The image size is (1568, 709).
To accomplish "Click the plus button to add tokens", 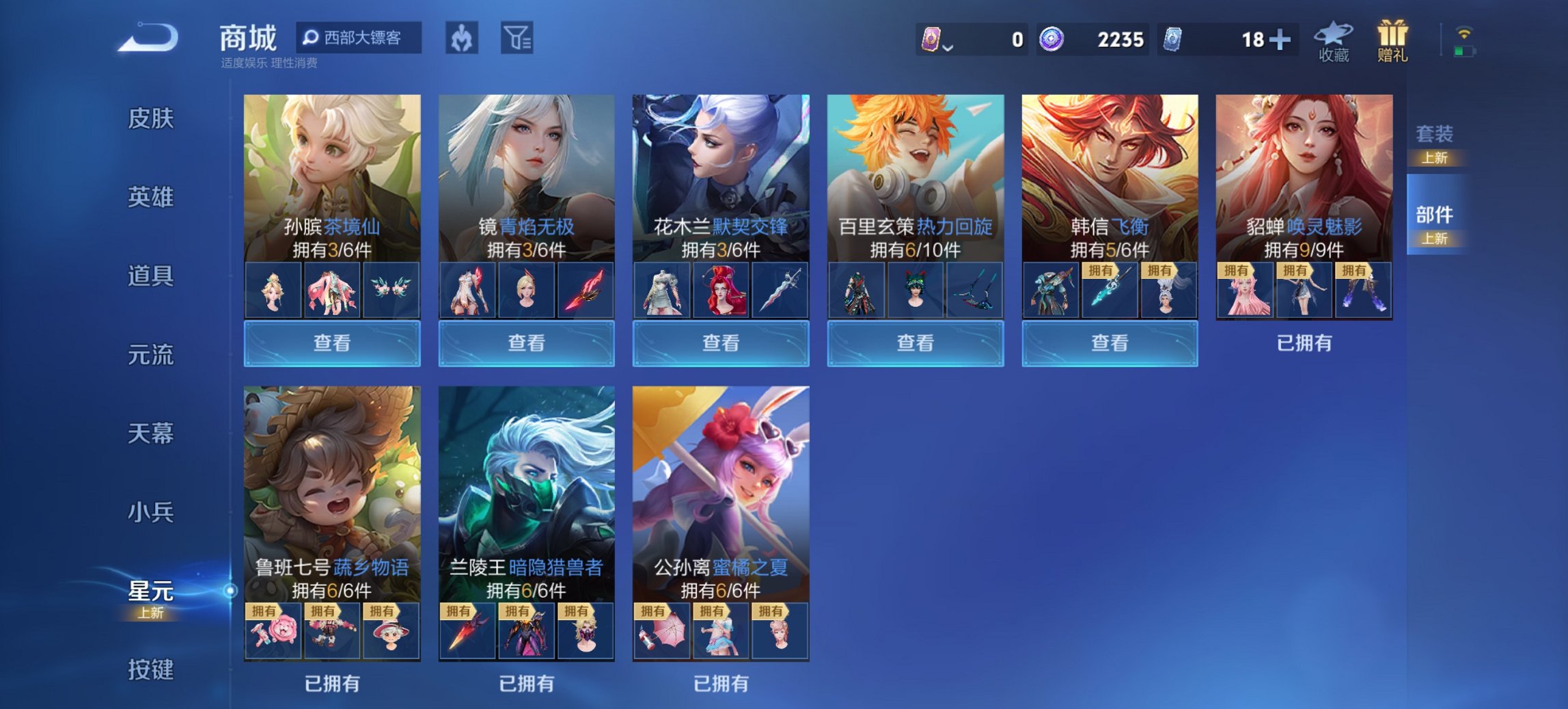I will click(1280, 39).
